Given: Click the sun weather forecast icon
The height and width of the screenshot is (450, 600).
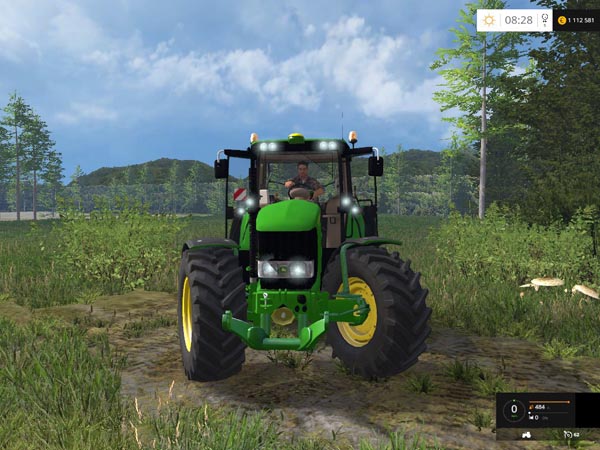Looking at the screenshot, I should (x=490, y=19).
